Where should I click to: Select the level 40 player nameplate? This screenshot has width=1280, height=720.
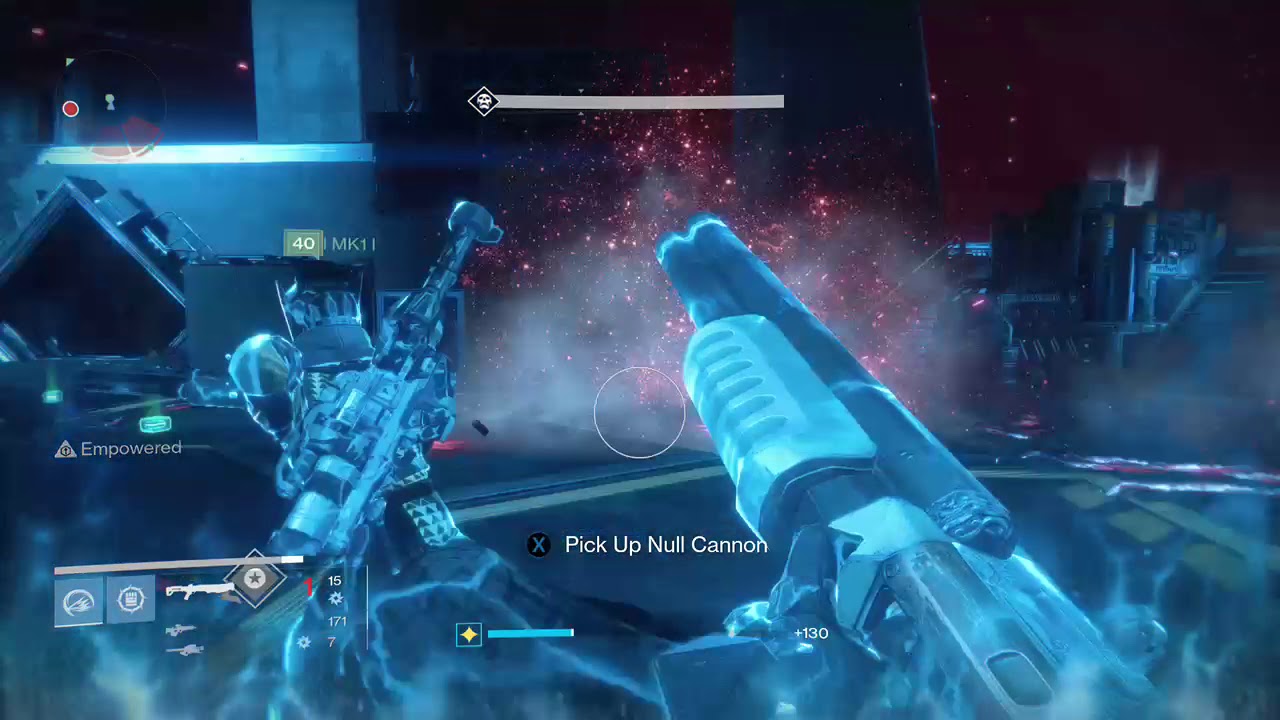pyautogui.click(x=303, y=243)
